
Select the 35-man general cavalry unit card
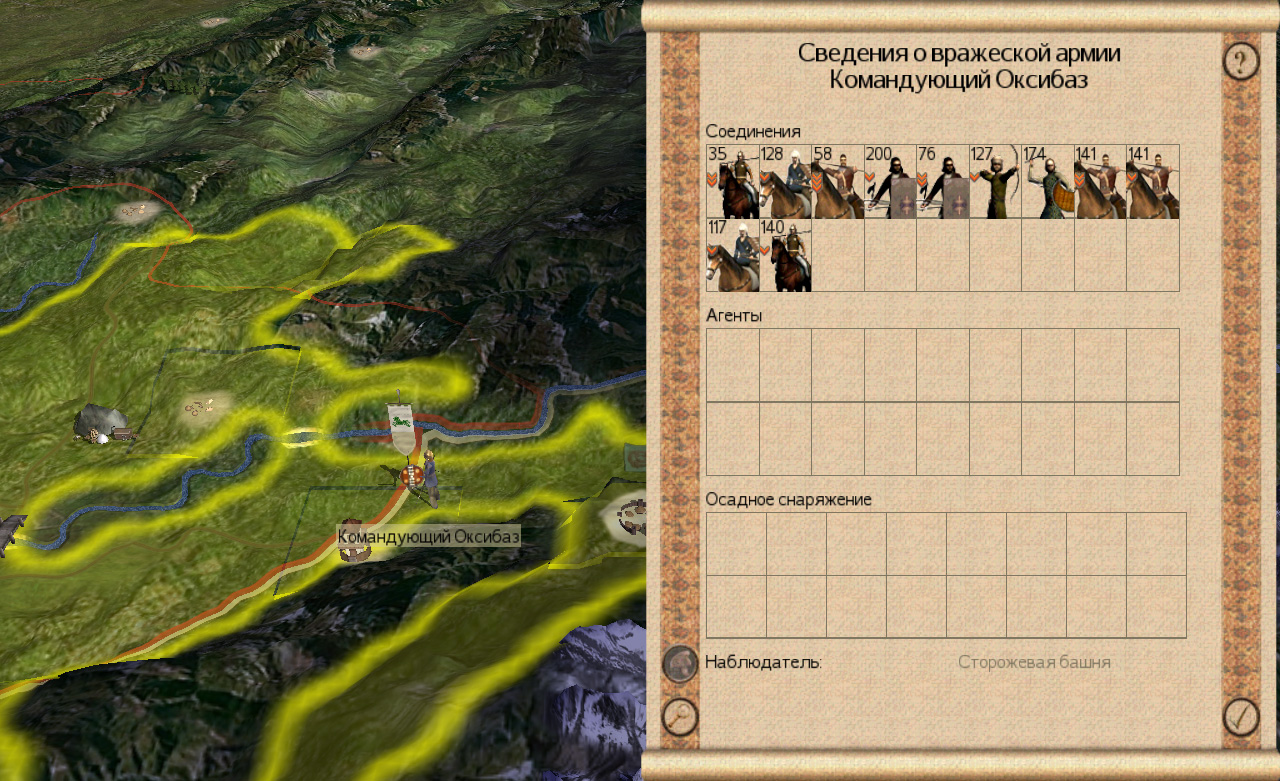click(732, 182)
